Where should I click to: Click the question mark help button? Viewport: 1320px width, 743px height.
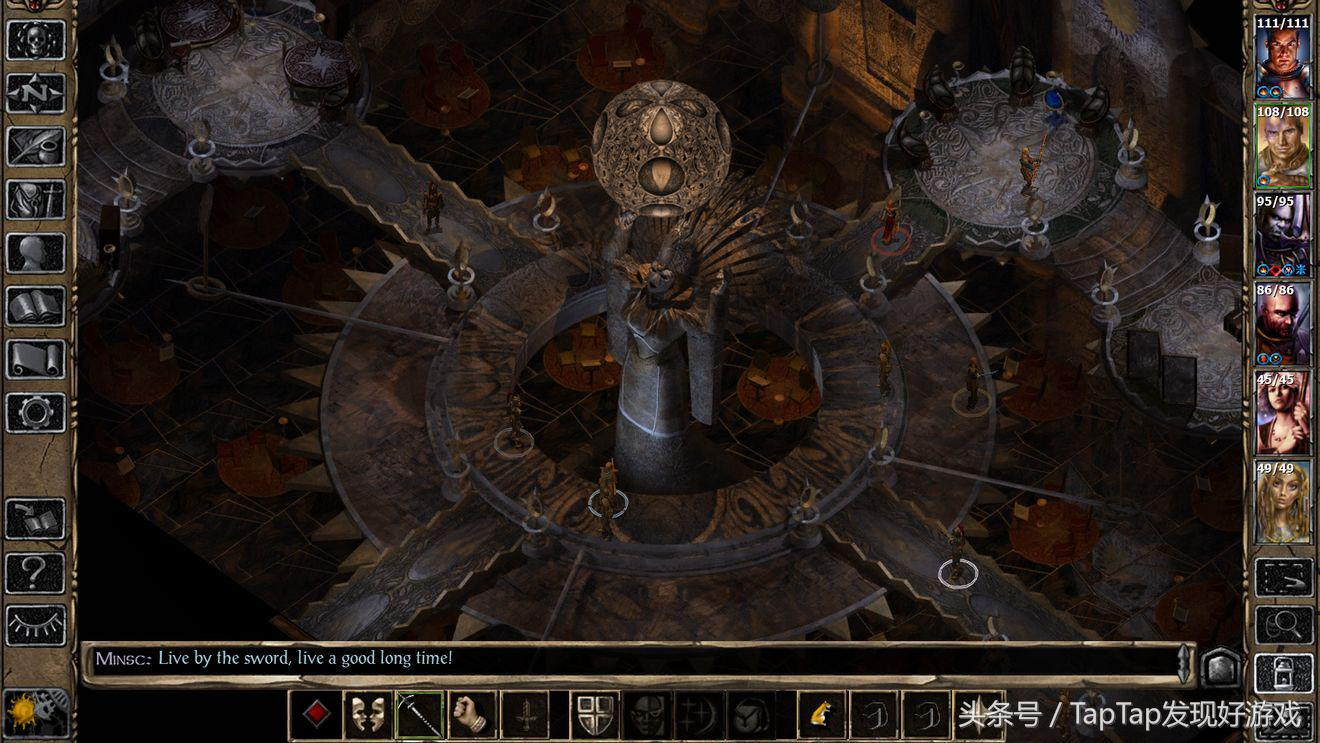35,572
